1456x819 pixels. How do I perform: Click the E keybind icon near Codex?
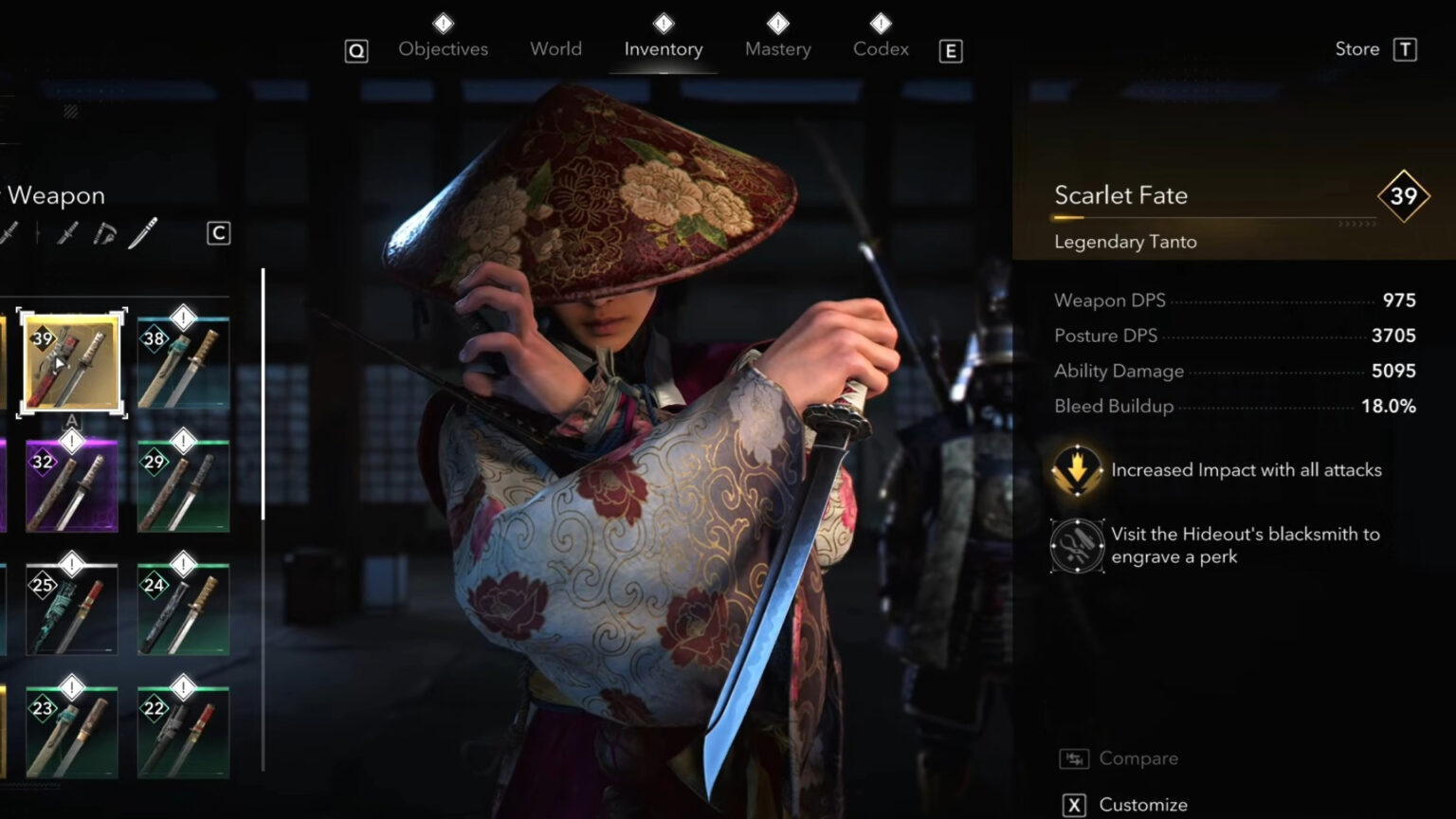[x=949, y=50]
